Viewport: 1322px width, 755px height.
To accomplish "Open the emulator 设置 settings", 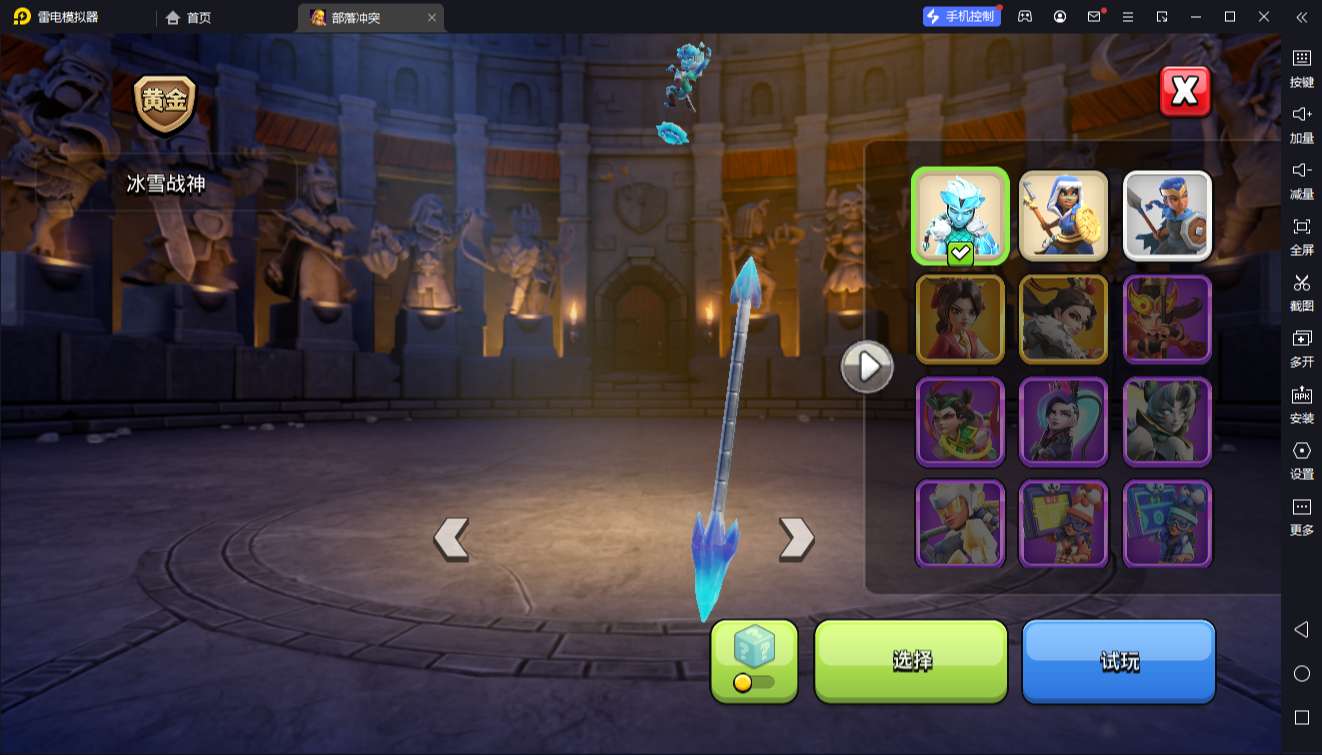I will coord(1301,460).
